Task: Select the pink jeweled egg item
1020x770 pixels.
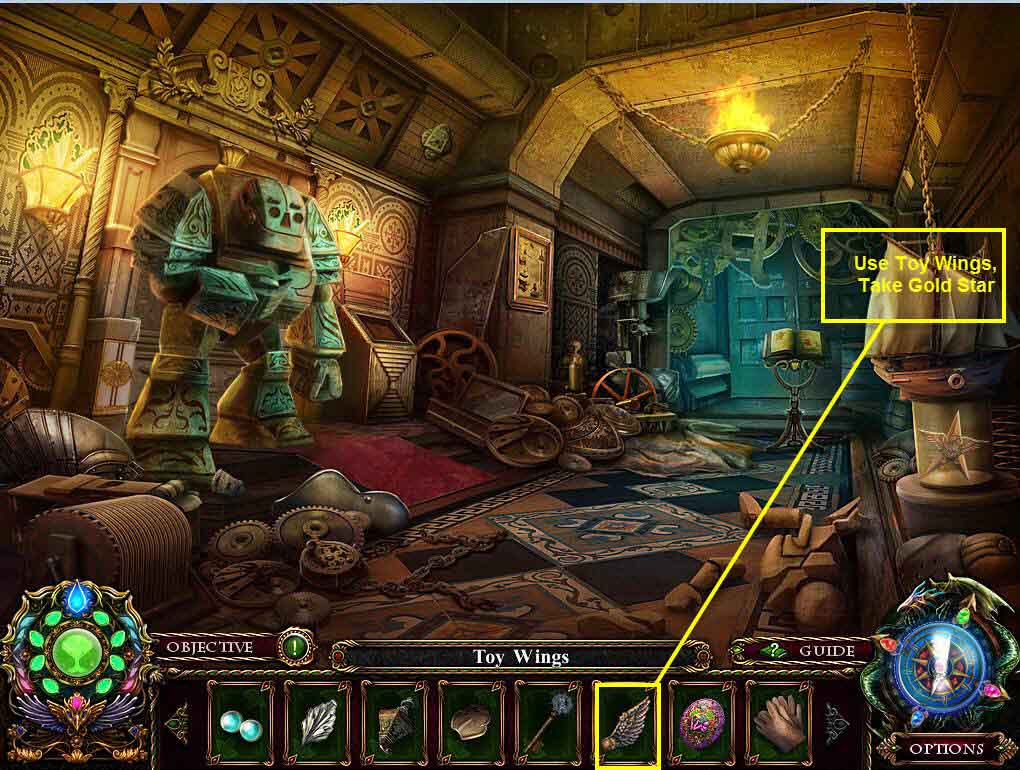Action: pos(702,720)
